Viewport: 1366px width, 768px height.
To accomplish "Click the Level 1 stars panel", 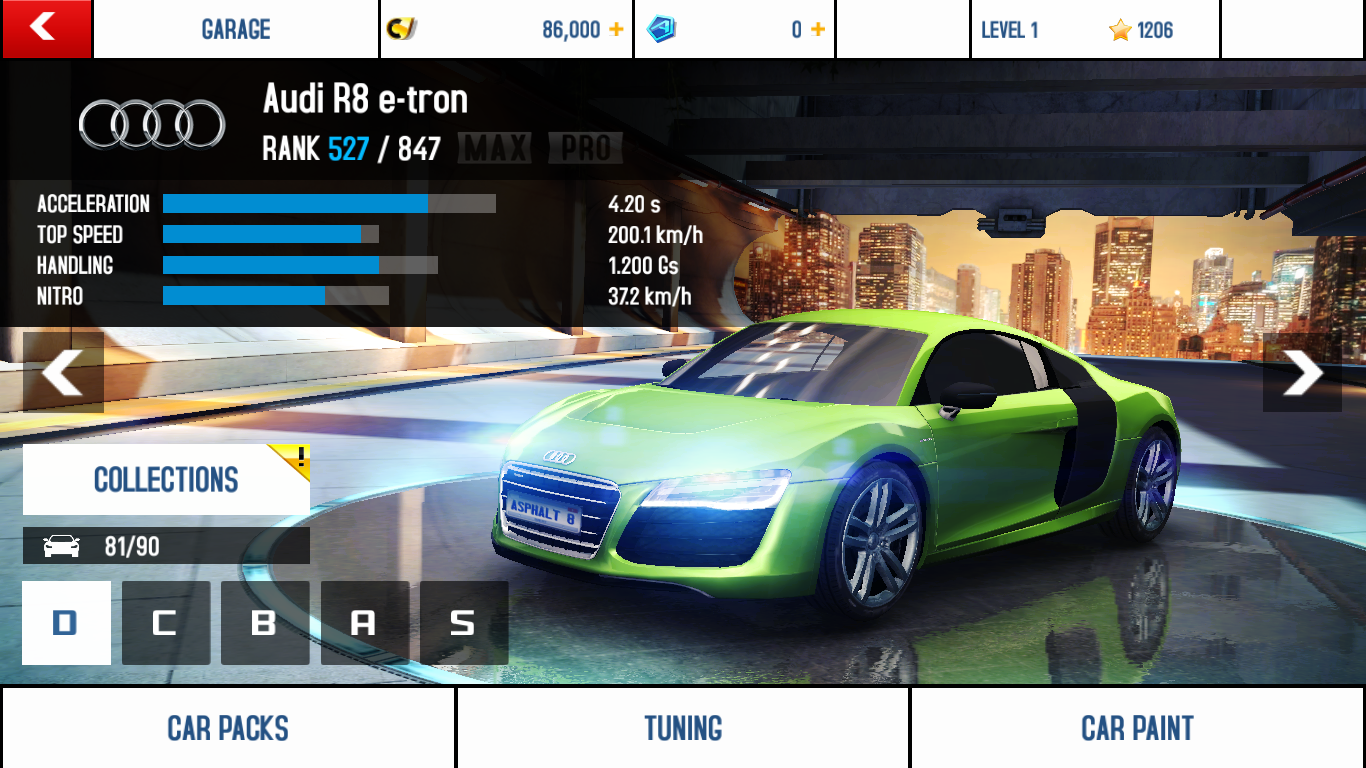I will click(x=1095, y=30).
